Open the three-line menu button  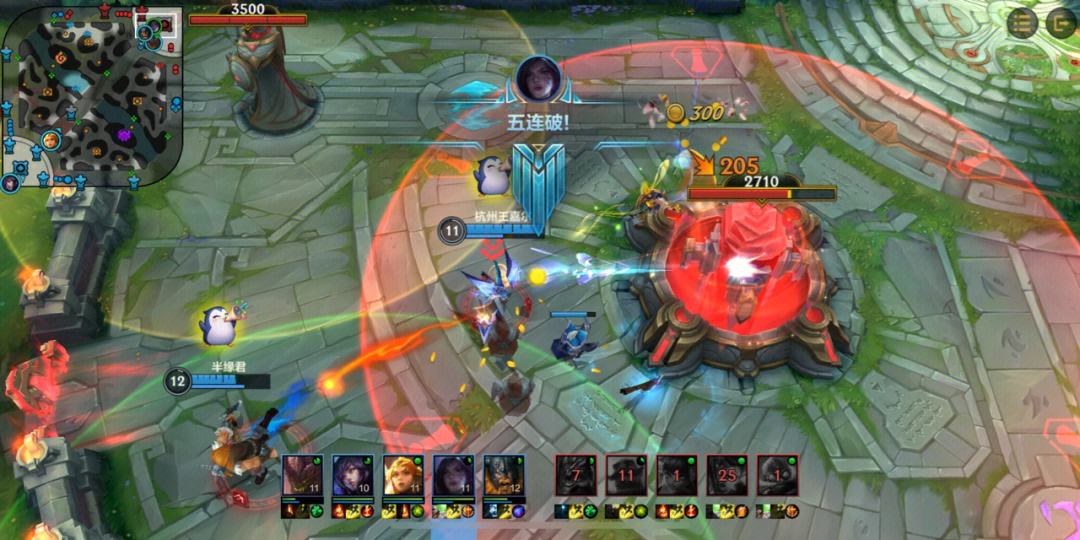click(1021, 23)
